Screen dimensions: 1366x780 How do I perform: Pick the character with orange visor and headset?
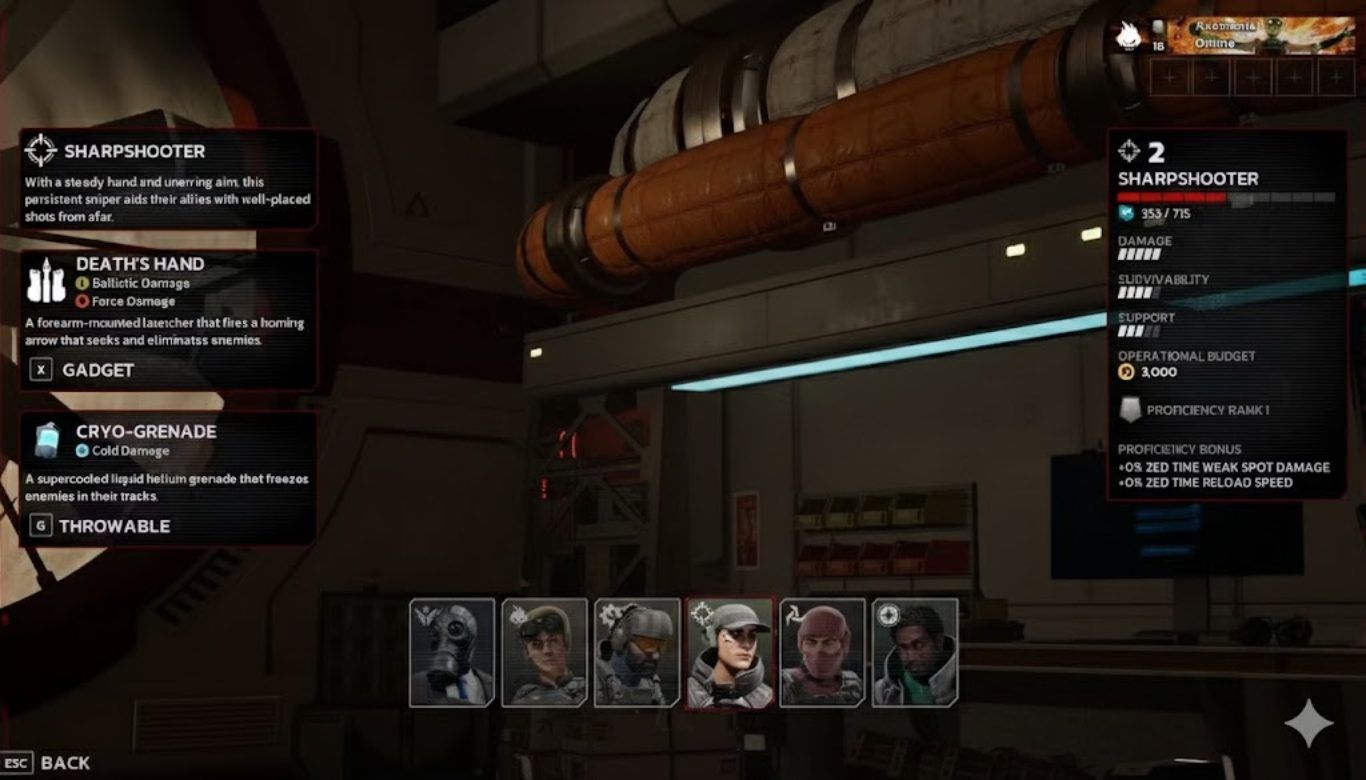[637, 652]
